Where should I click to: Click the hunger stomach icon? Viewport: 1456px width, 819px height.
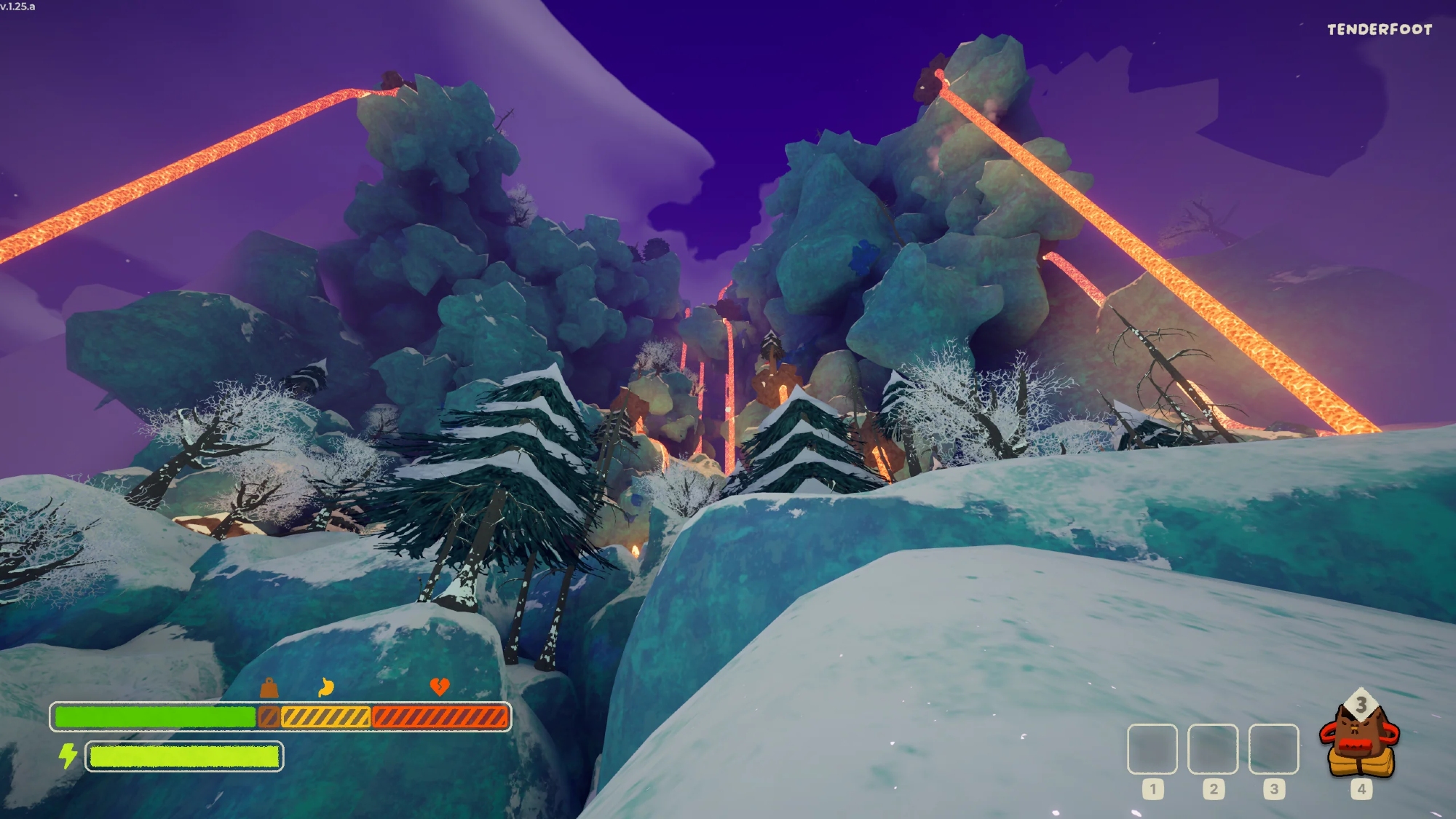(326, 687)
